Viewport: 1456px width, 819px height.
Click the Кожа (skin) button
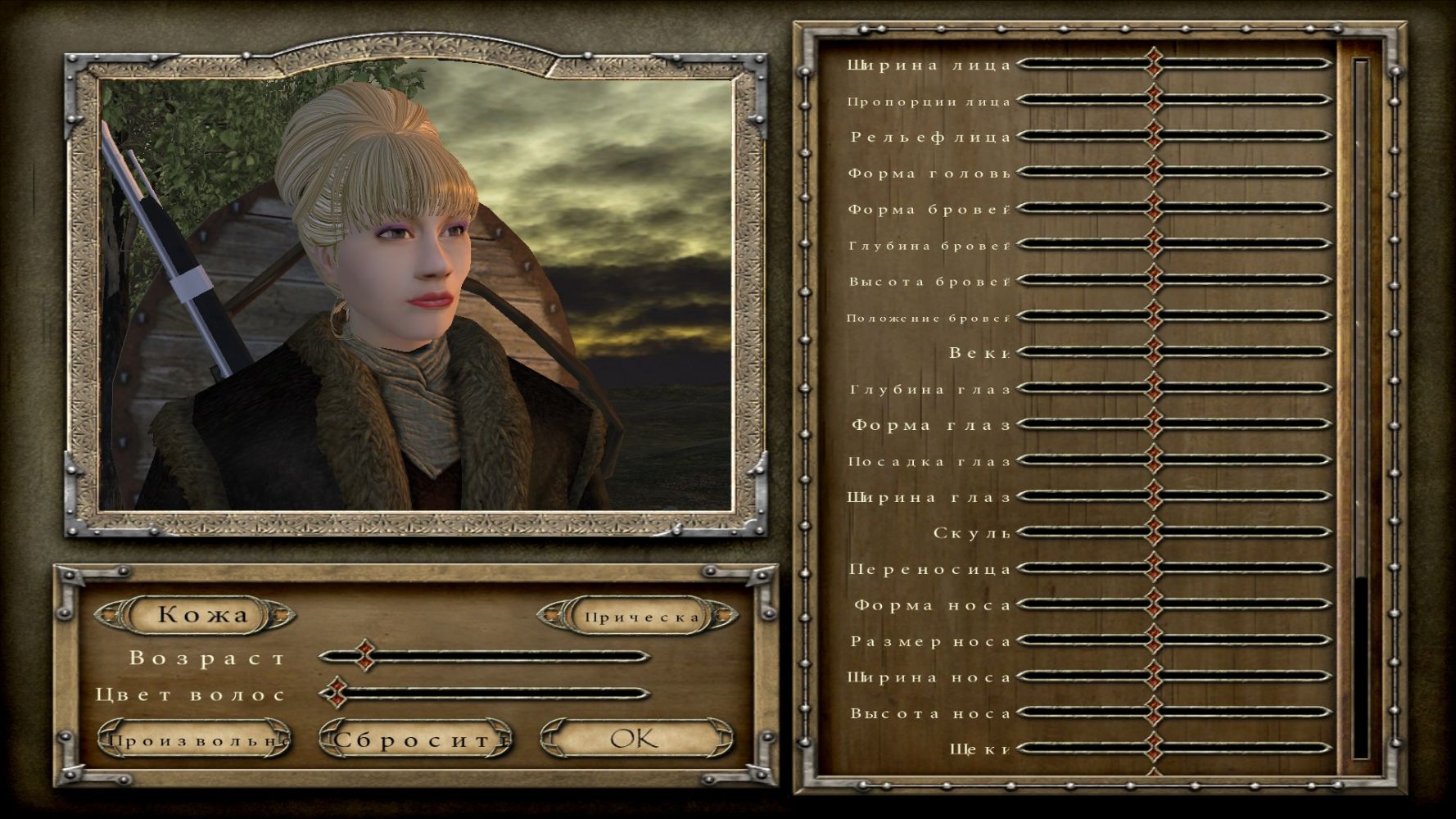[201, 614]
